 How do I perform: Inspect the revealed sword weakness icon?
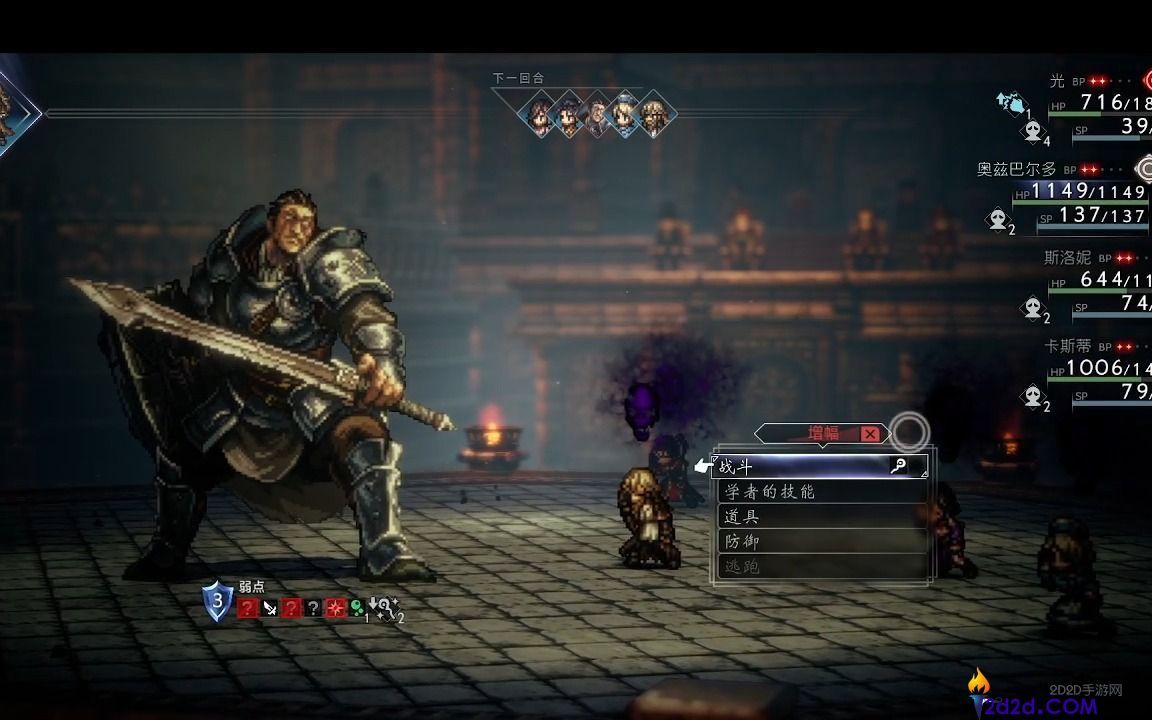coord(270,608)
